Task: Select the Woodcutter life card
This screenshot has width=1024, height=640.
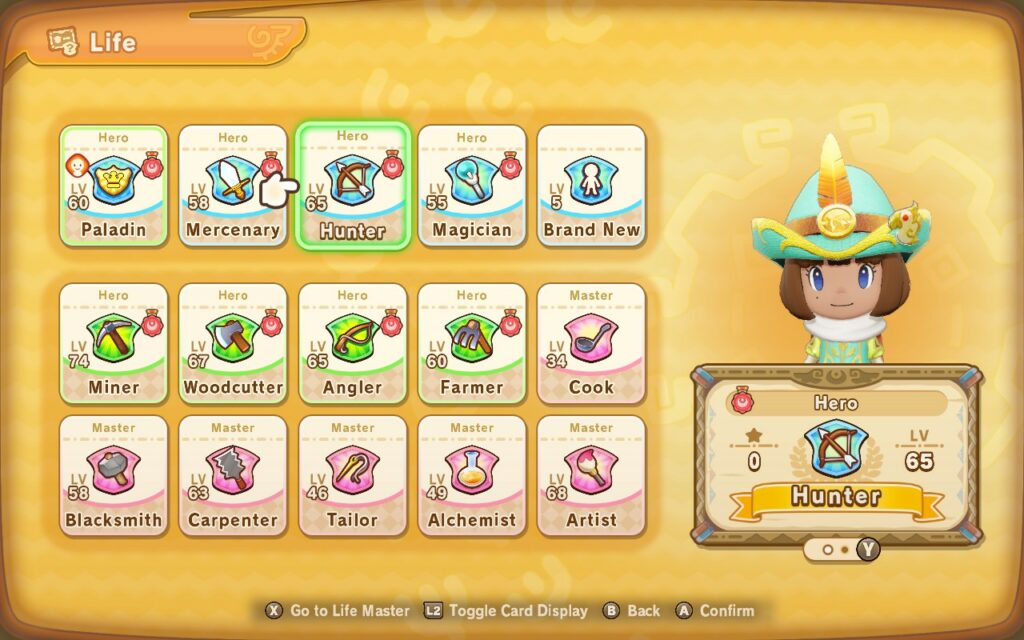Action: (x=232, y=343)
